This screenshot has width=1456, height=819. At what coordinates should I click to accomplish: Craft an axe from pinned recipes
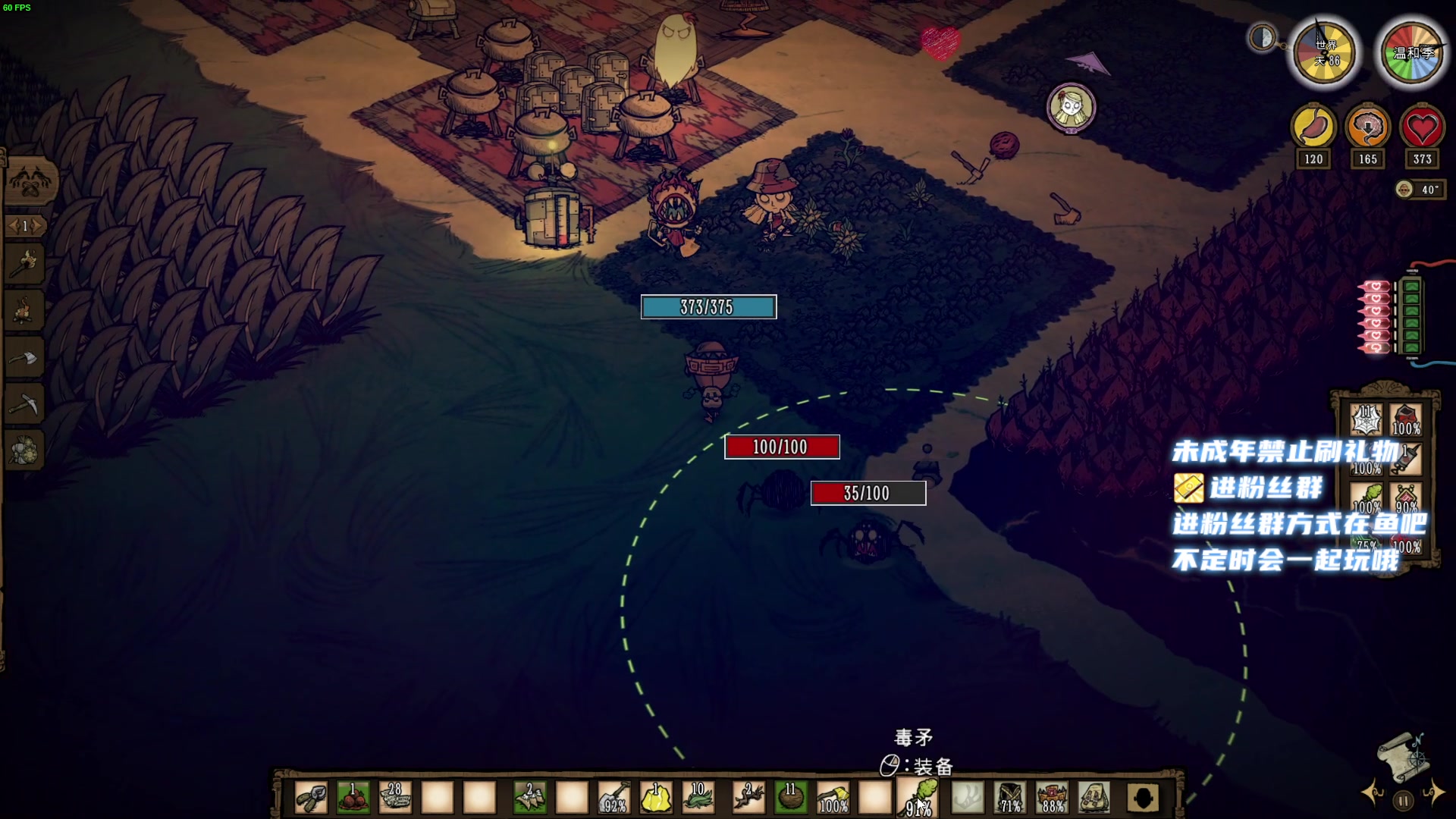(24, 358)
